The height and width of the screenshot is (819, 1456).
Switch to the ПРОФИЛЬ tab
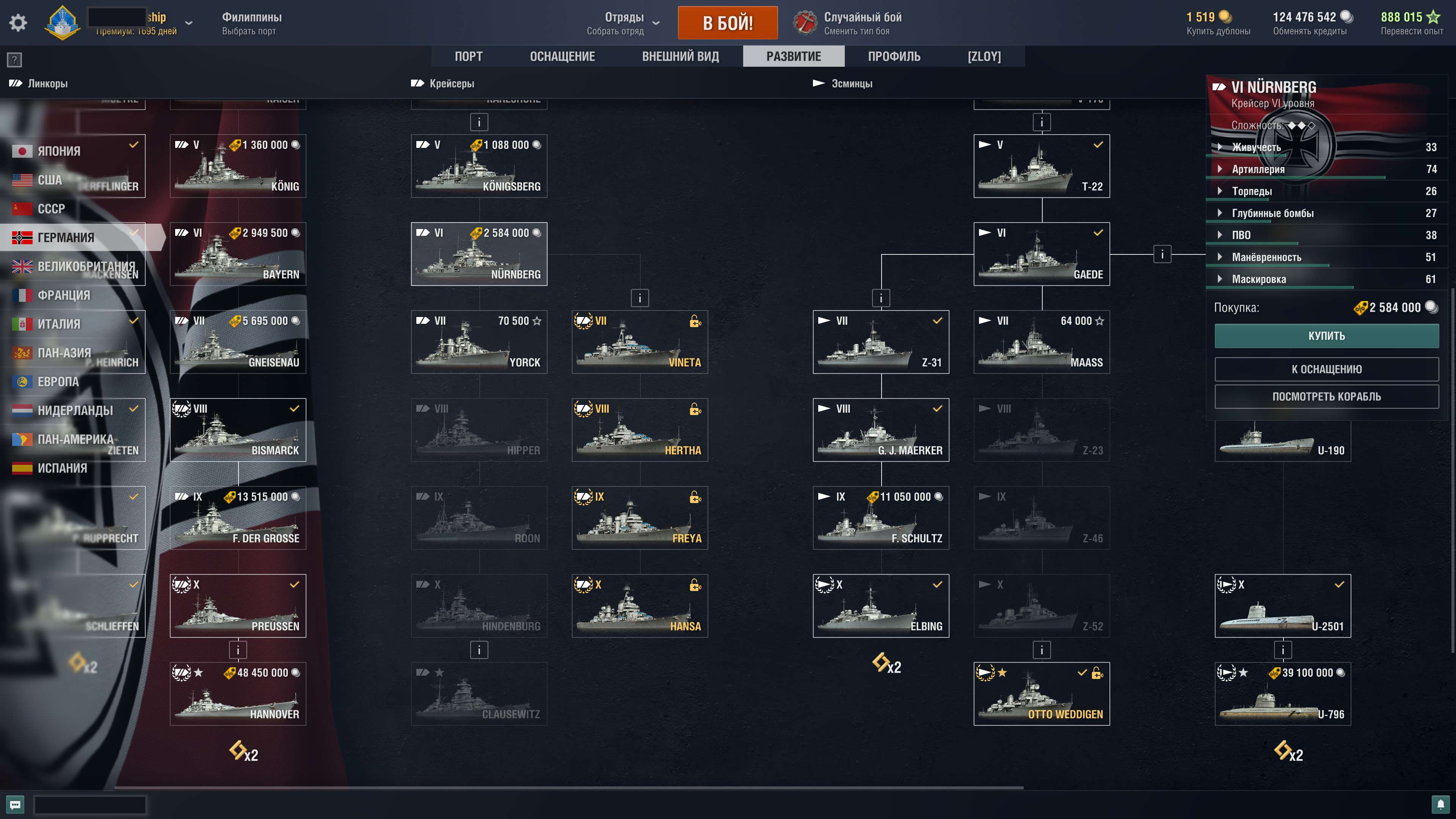coord(894,56)
